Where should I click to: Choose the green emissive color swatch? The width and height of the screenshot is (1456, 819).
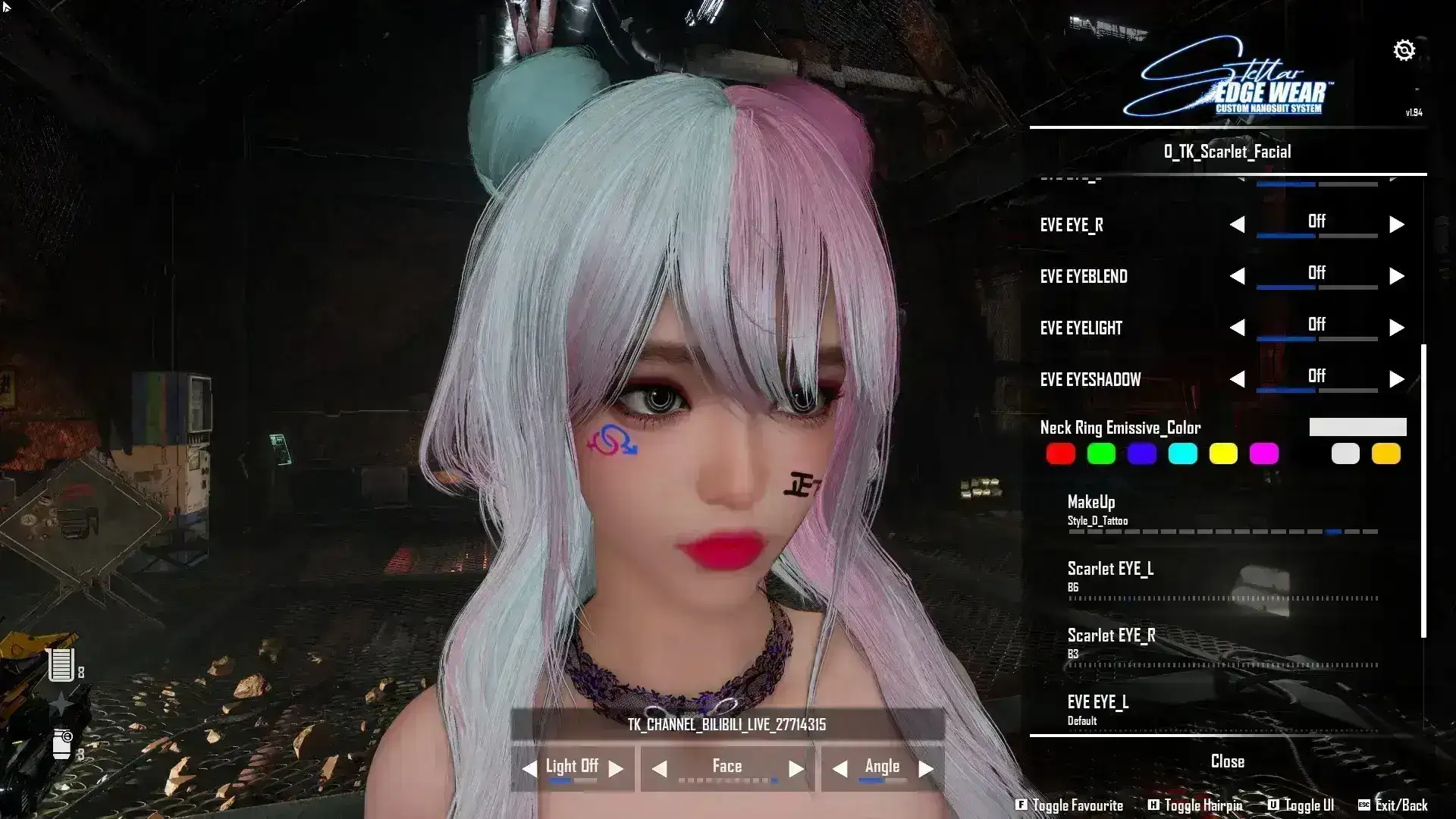pyautogui.click(x=1101, y=454)
